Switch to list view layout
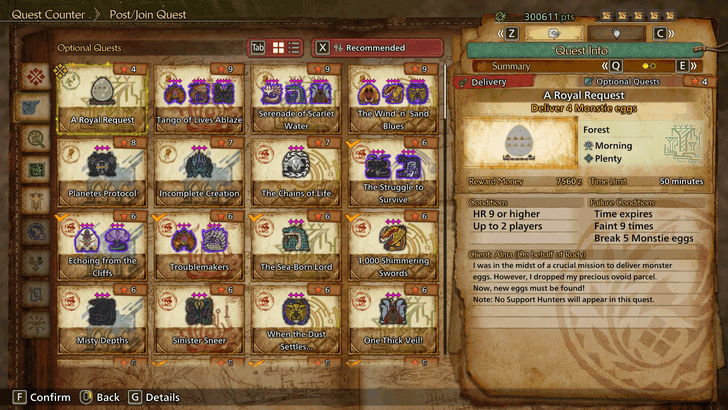The image size is (728, 410). pos(295,48)
